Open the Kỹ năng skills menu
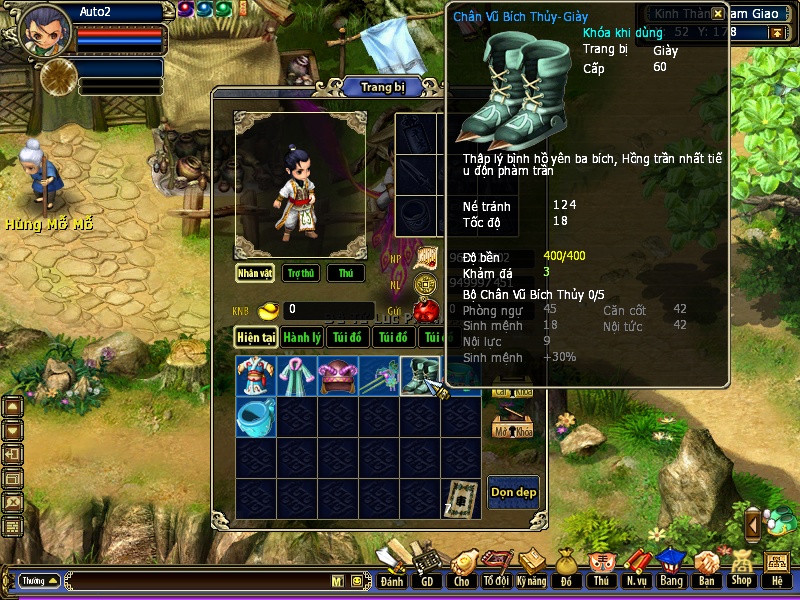800x600 pixels. click(x=531, y=569)
